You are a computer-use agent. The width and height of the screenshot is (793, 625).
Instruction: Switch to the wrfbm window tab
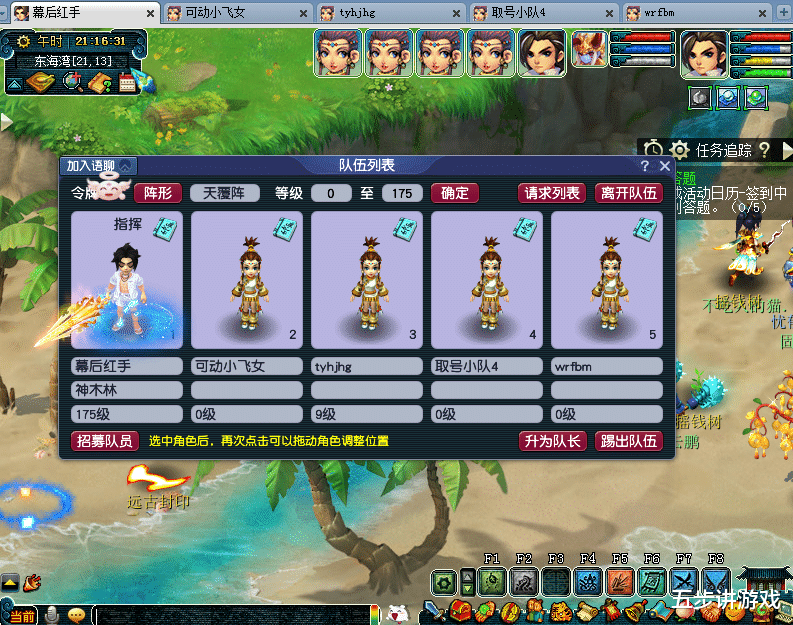pyautogui.click(x=693, y=14)
